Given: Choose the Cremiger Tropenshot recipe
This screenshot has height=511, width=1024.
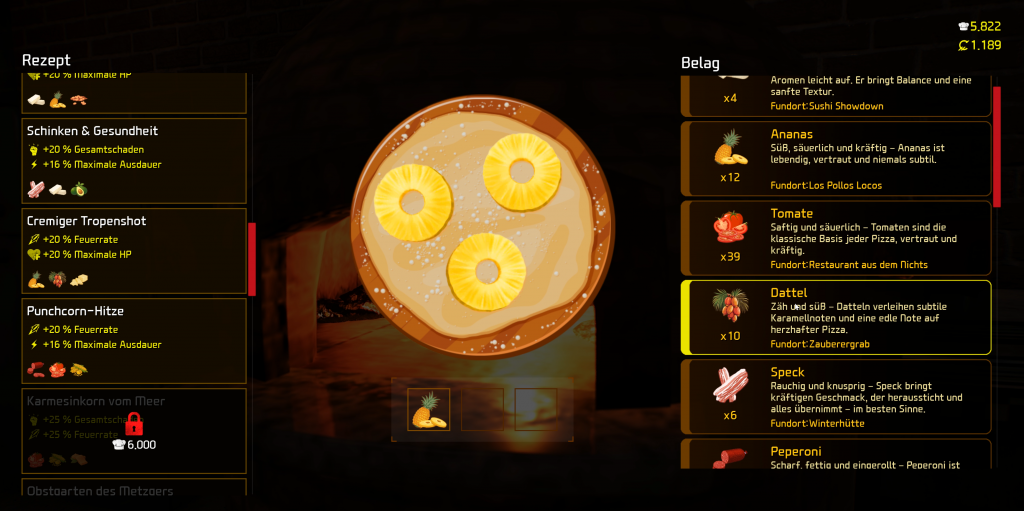Looking at the screenshot, I should [134, 250].
